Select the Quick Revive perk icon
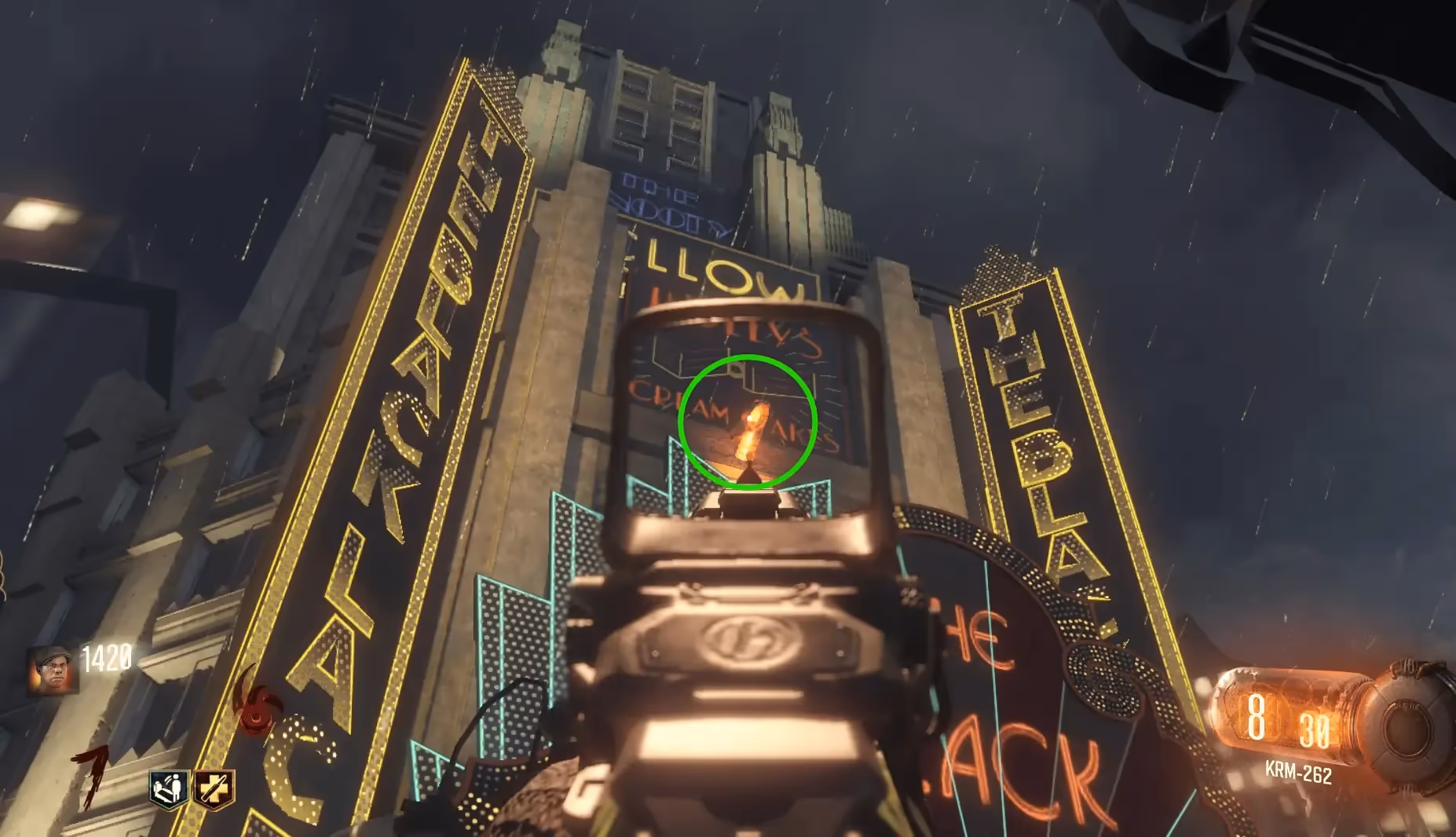This screenshot has height=837, width=1456. point(170,788)
